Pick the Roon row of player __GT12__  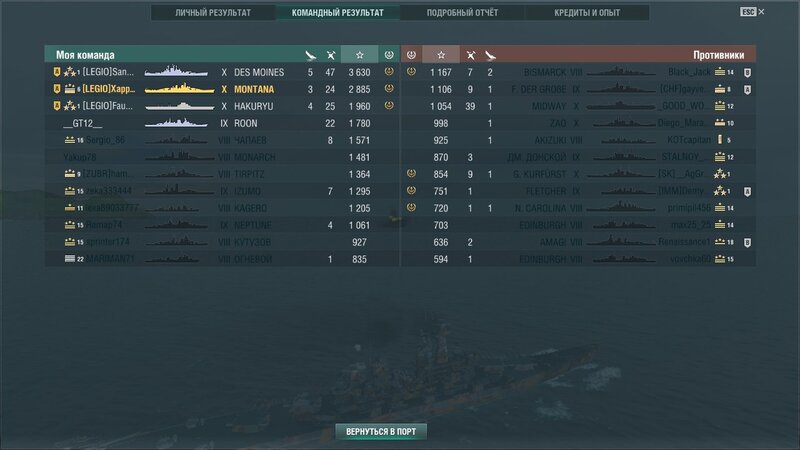tap(220, 123)
